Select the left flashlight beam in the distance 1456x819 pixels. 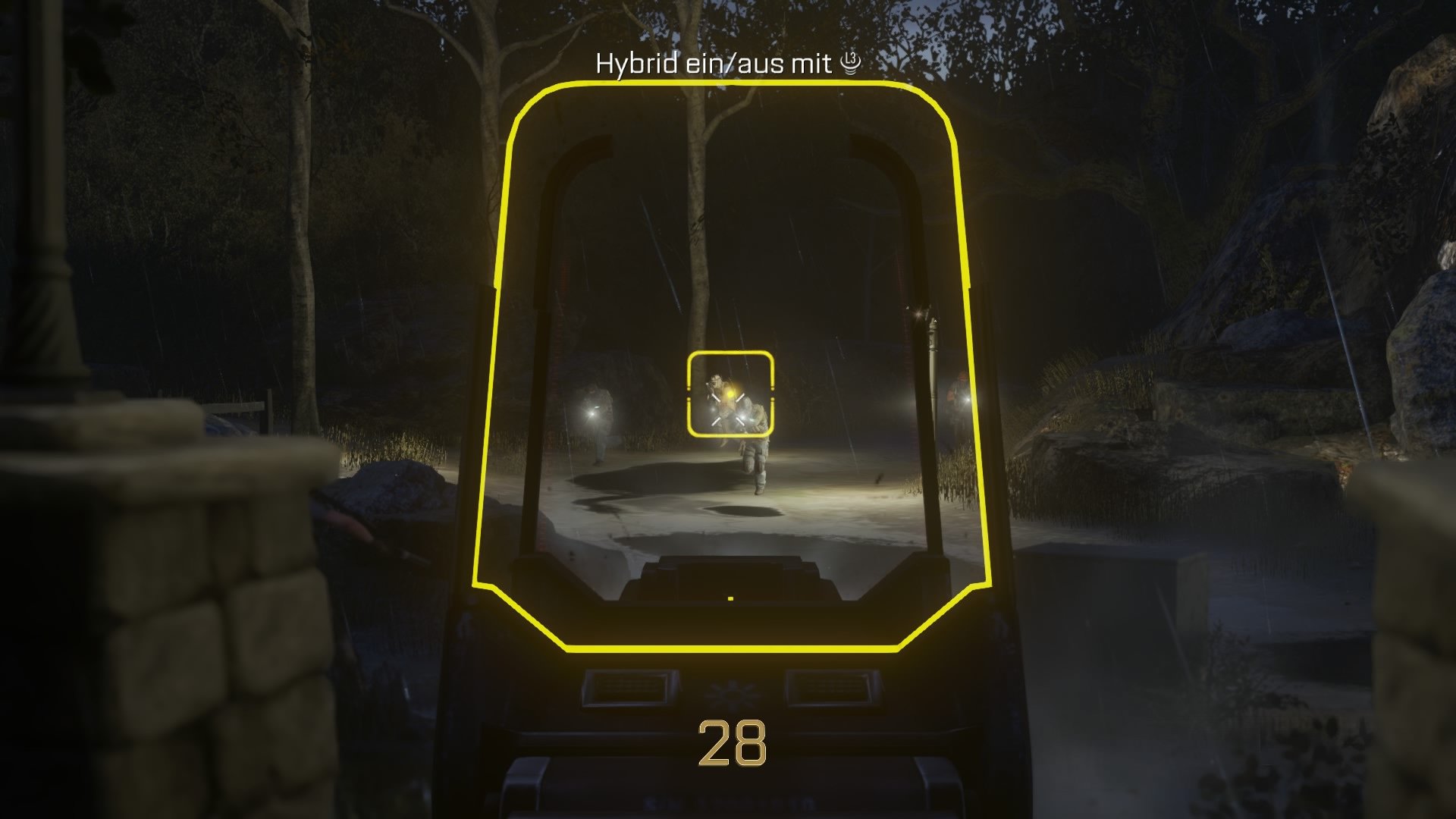pyautogui.click(x=591, y=416)
